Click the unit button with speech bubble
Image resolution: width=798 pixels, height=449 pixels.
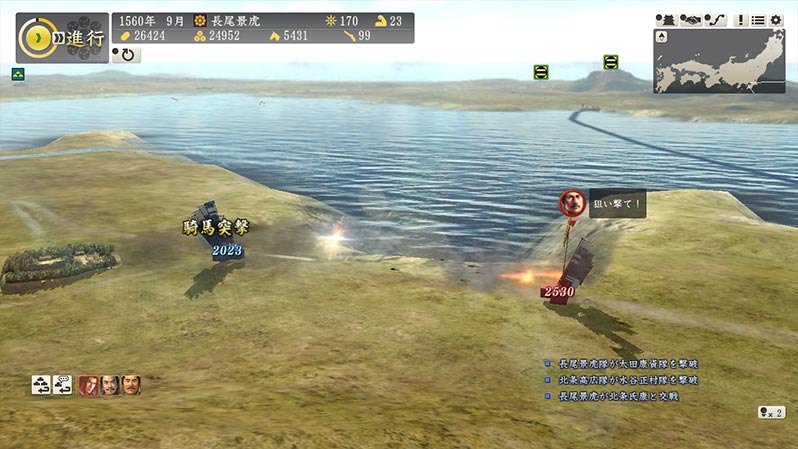click(62, 384)
